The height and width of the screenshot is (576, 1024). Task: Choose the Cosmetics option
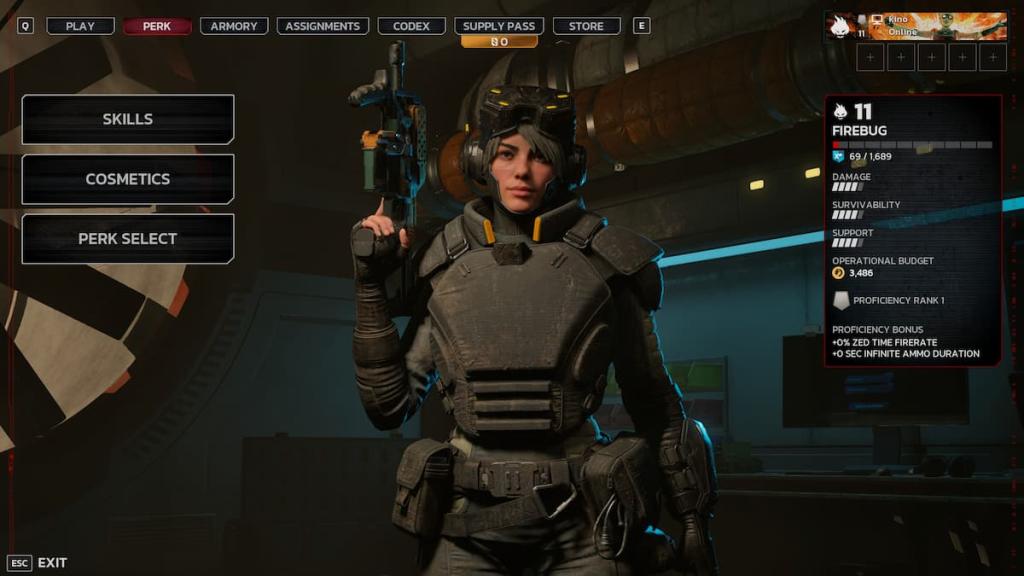(128, 179)
